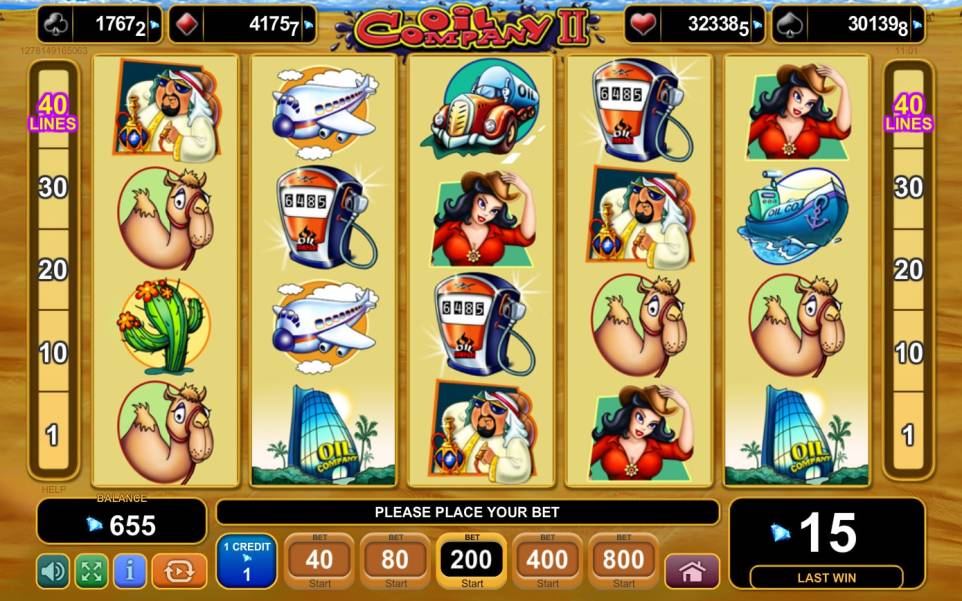Viewport: 962px width, 601px height.
Task: Open the Help link above the balance
Action: pos(53,489)
